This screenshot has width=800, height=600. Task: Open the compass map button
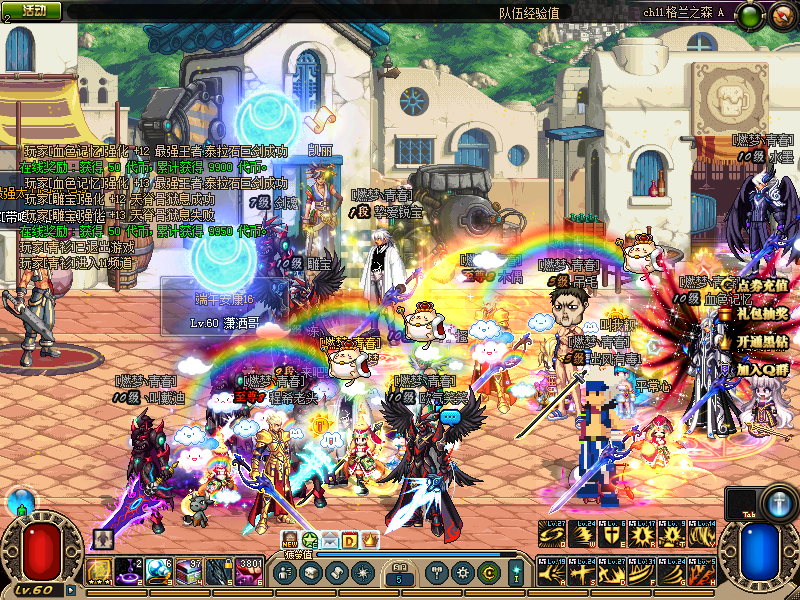pos(781,14)
